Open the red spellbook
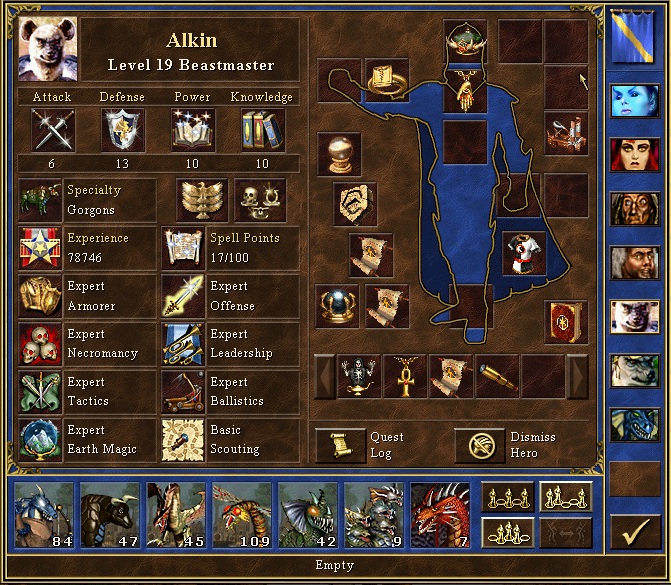This screenshot has height=585, width=671. tap(565, 322)
